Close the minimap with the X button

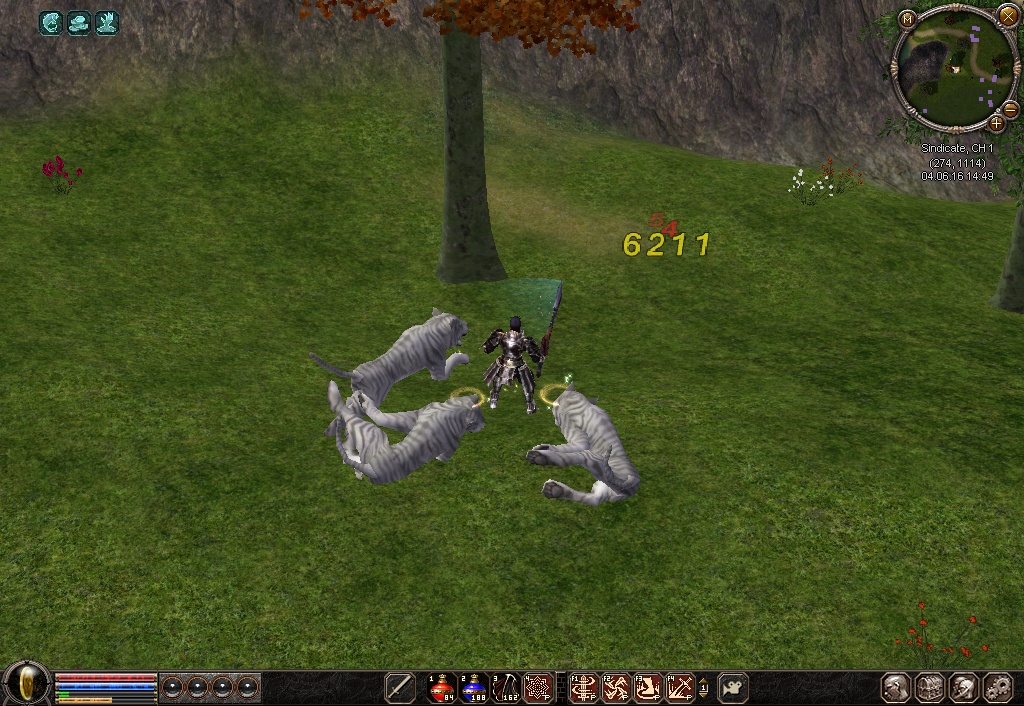point(1009,18)
